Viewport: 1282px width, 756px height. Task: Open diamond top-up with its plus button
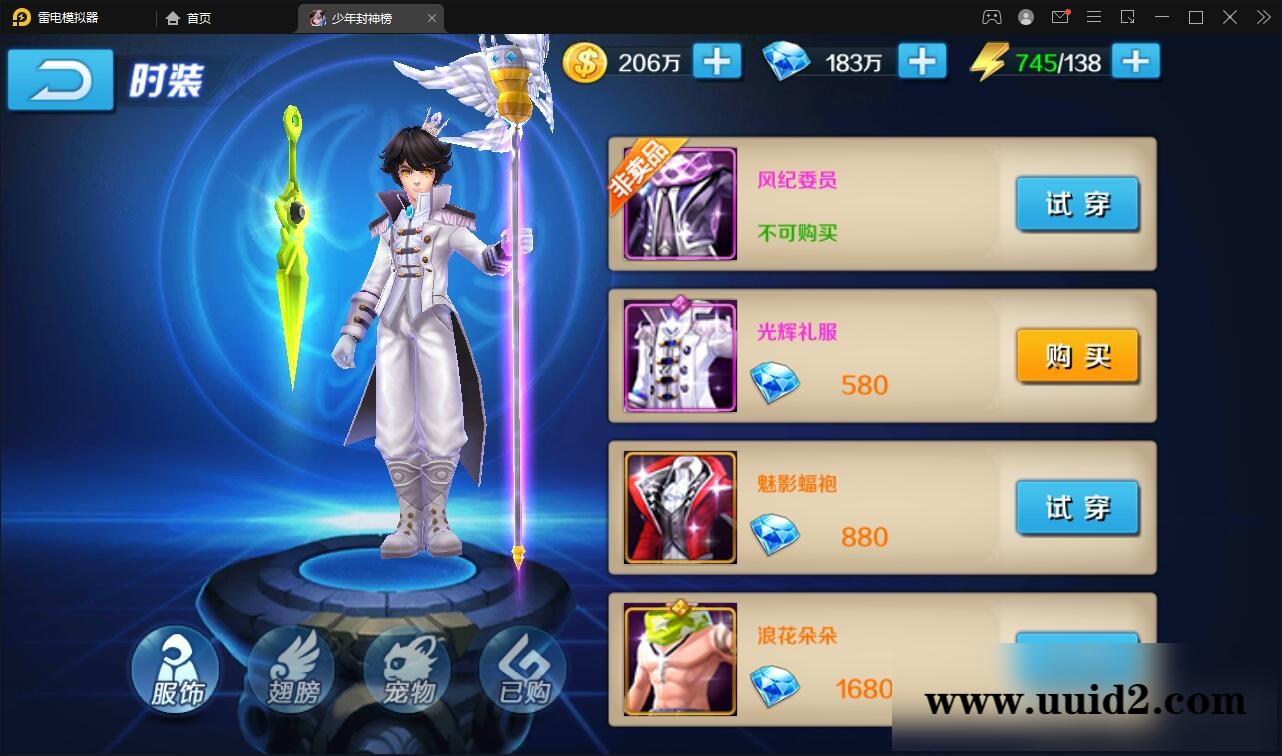[x=922, y=61]
